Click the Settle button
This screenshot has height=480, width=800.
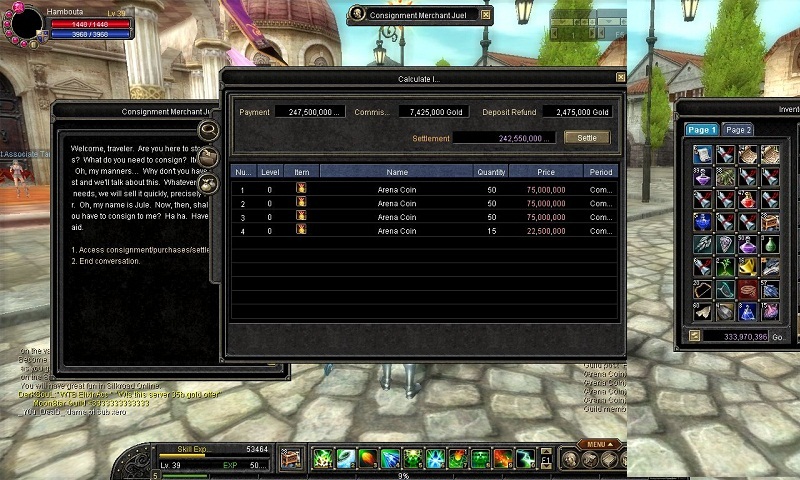(x=587, y=137)
